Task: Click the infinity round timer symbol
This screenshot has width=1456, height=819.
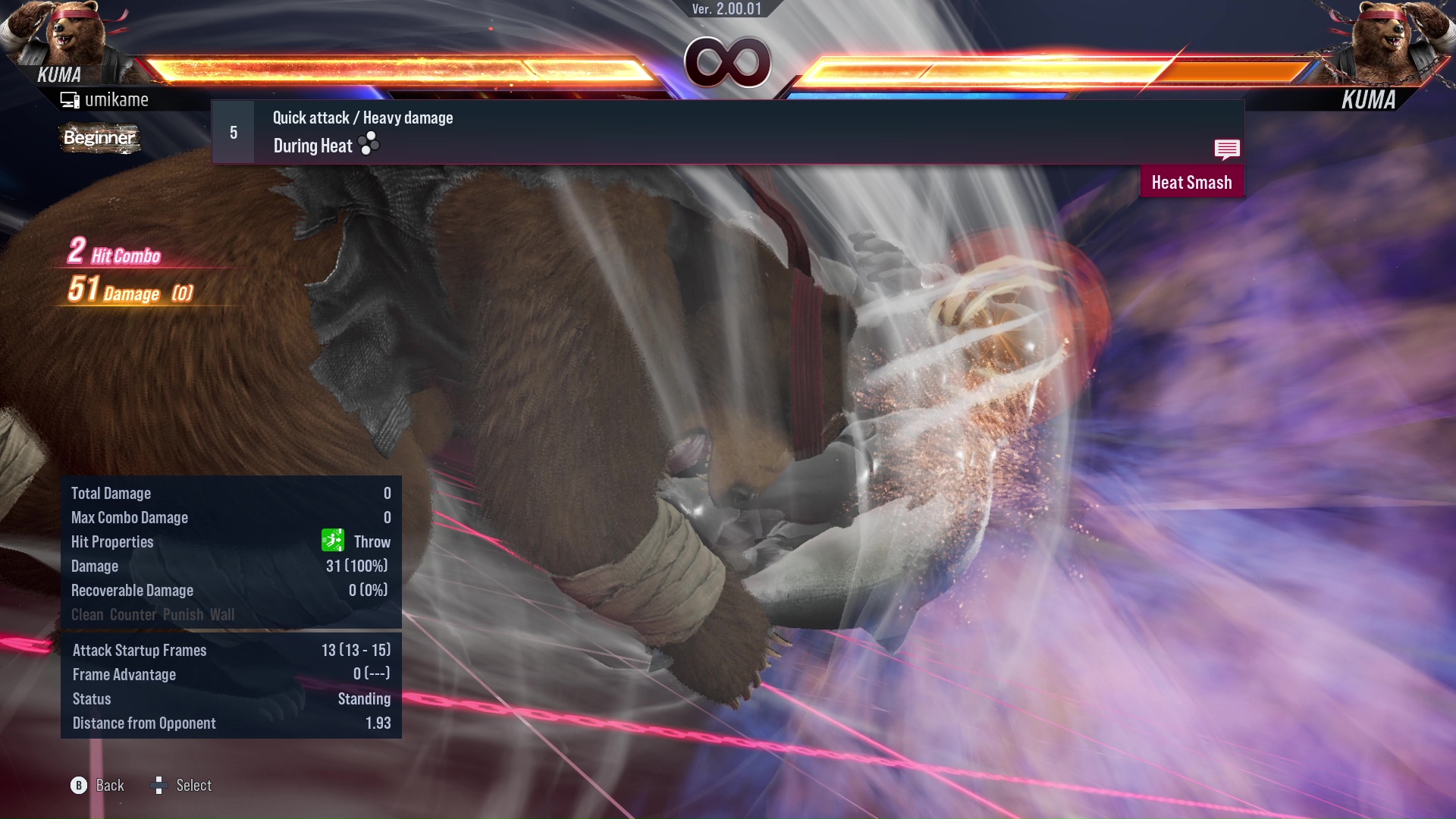Action: click(x=729, y=62)
